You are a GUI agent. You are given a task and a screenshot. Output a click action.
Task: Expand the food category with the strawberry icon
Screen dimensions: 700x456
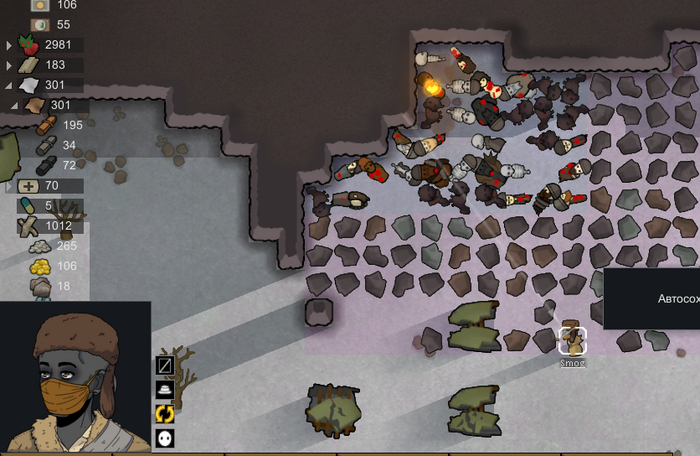click(9, 45)
